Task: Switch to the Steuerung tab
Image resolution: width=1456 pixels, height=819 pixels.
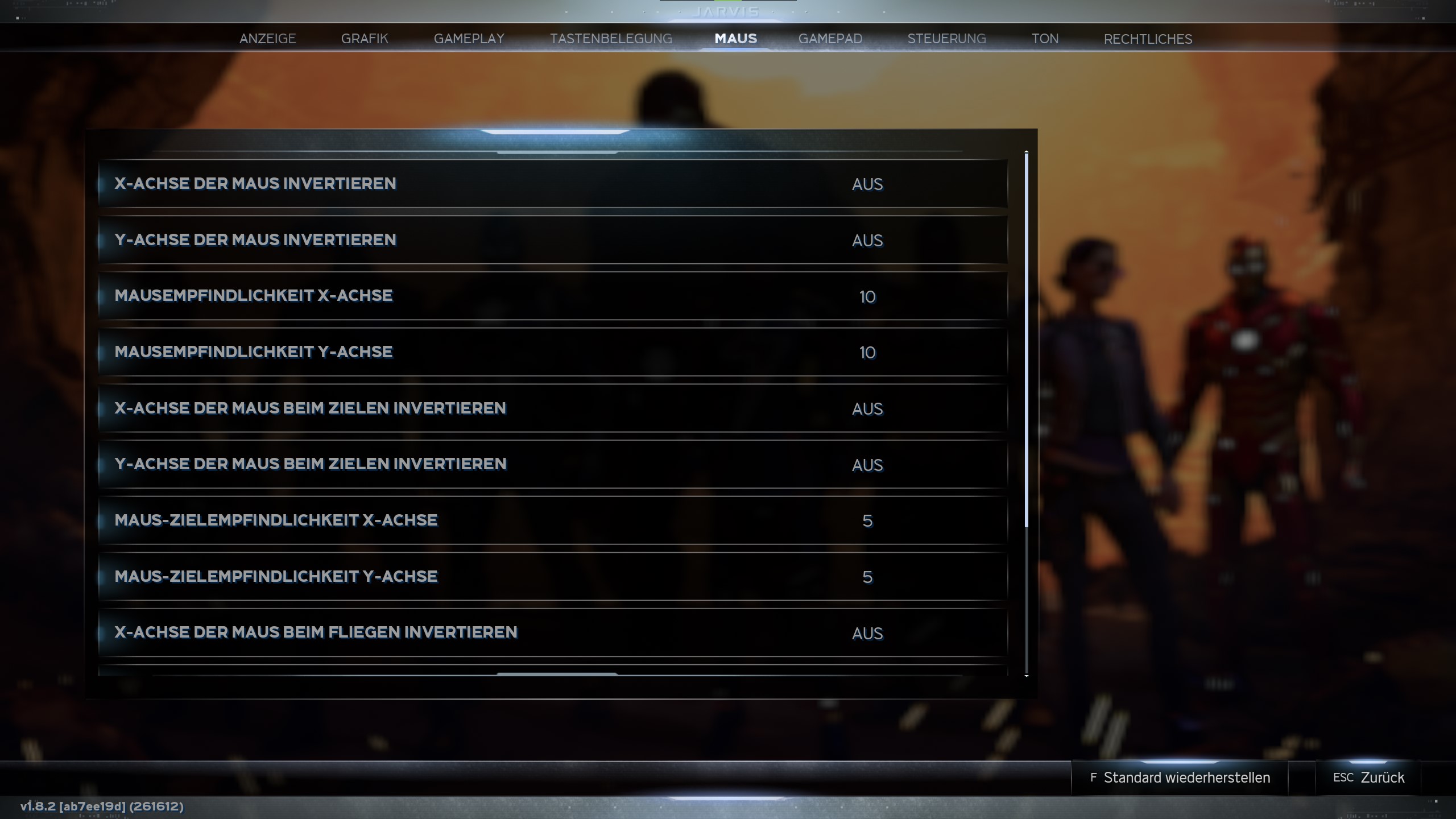Action: (x=946, y=39)
